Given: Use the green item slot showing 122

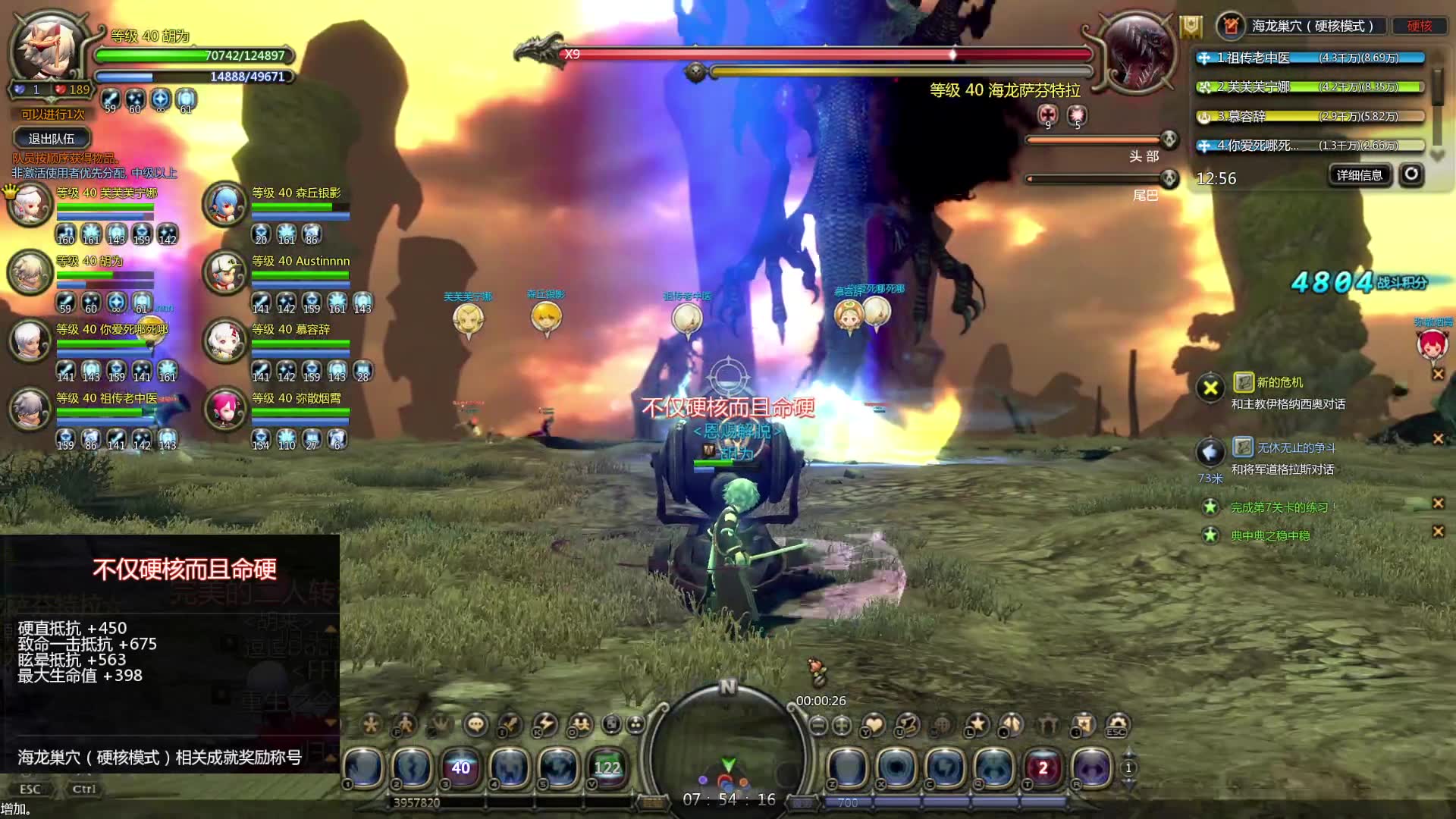Looking at the screenshot, I should [607, 767].
